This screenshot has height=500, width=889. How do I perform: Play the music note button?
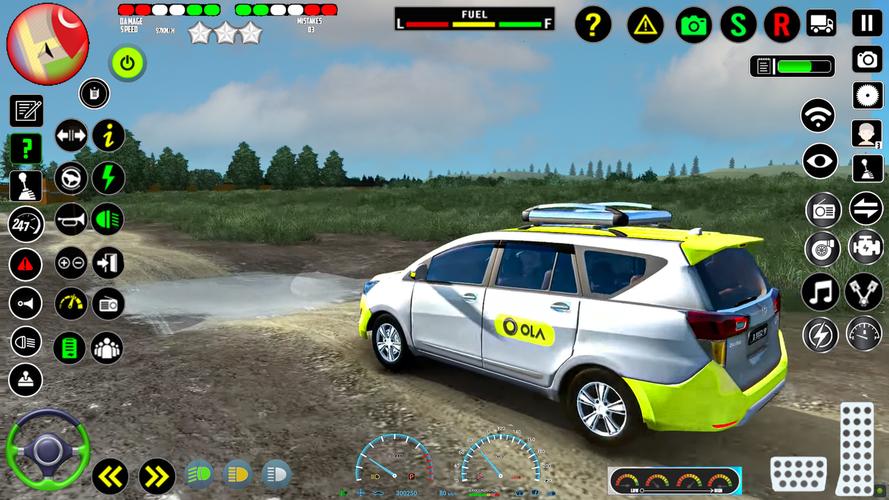(x=820, y=292)
